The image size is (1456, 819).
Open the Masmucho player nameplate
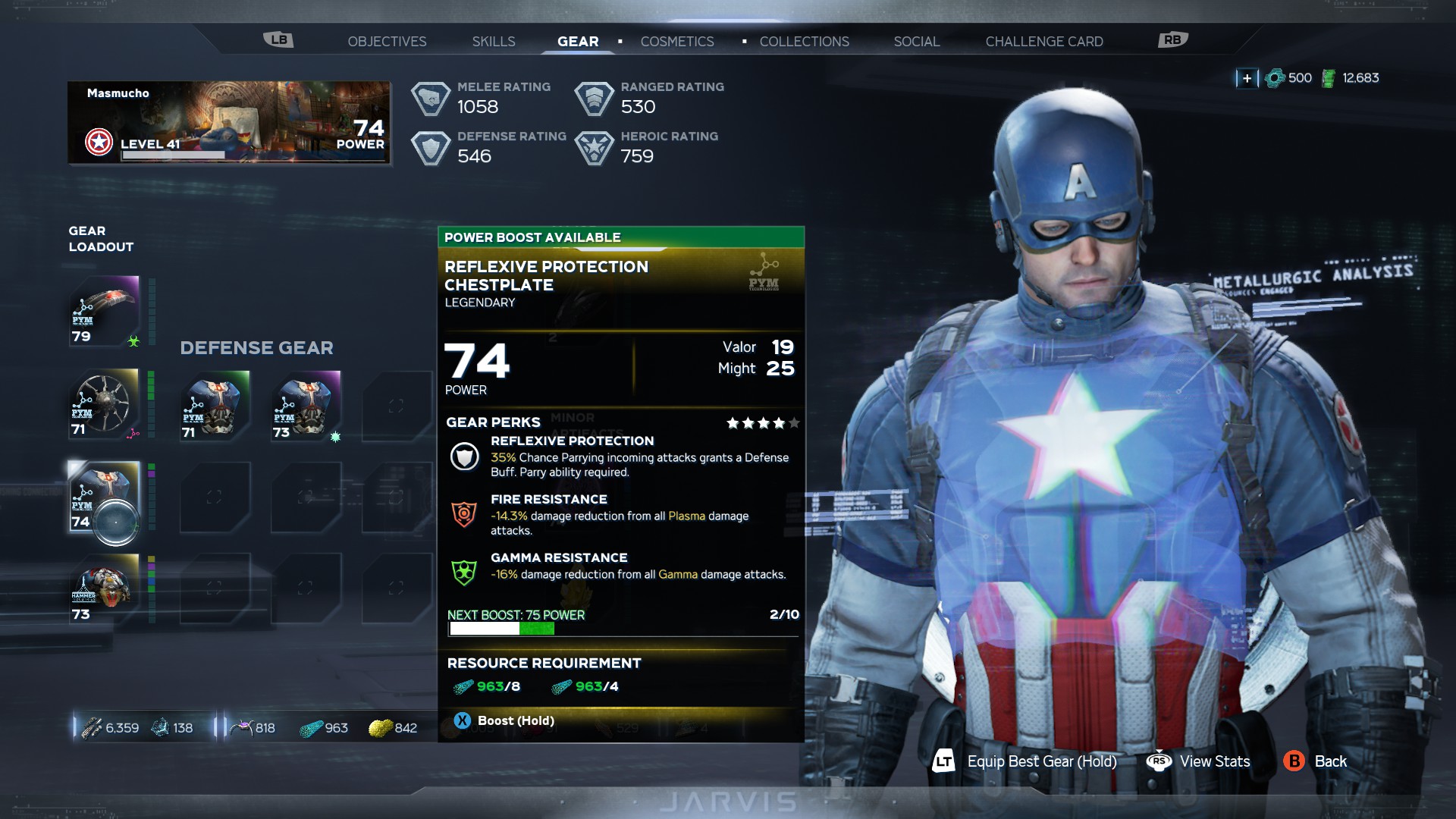[229, 122]
